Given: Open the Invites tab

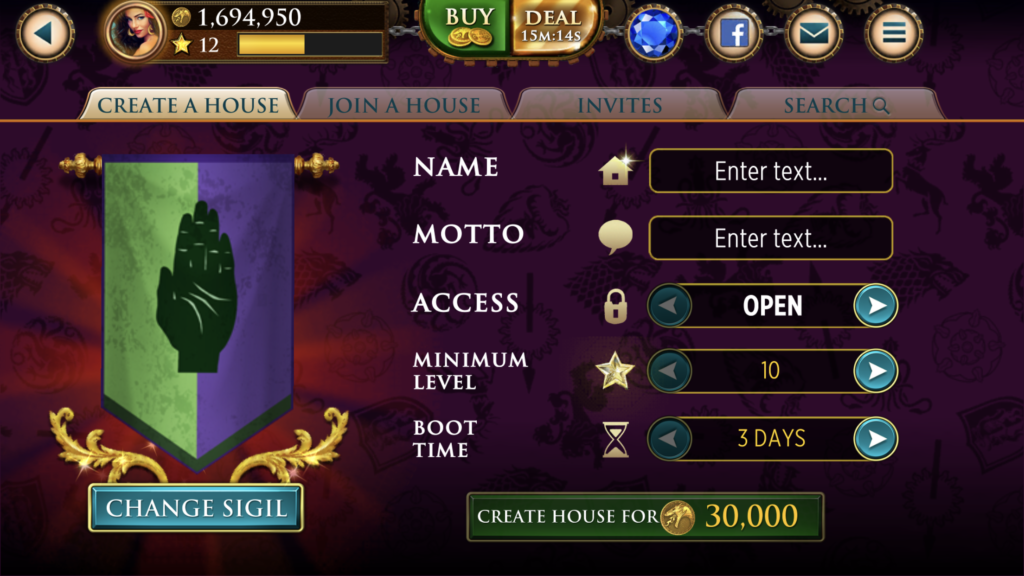Looking at the screenshot, I should 620,105.
